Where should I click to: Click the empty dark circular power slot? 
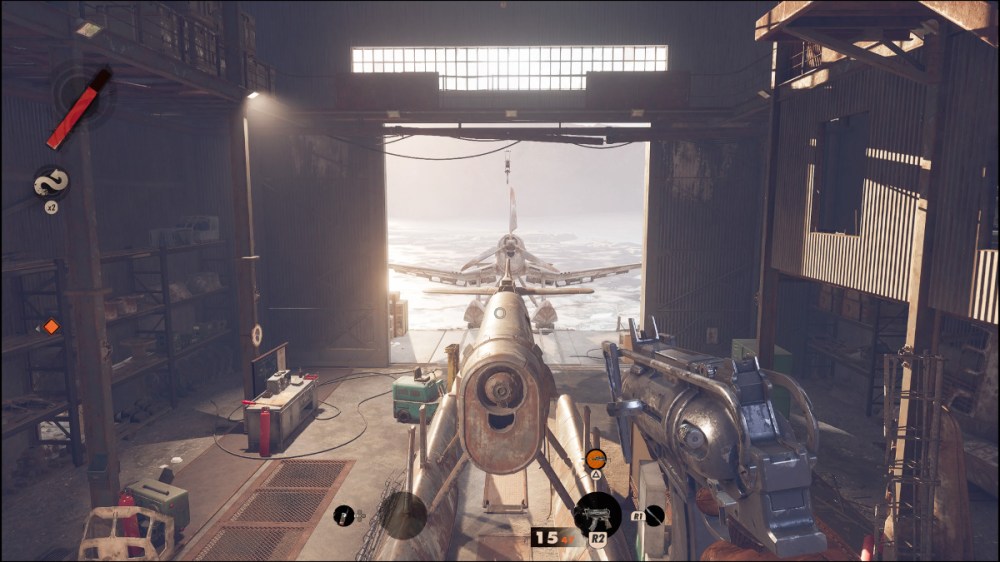[x=403, y=515]
